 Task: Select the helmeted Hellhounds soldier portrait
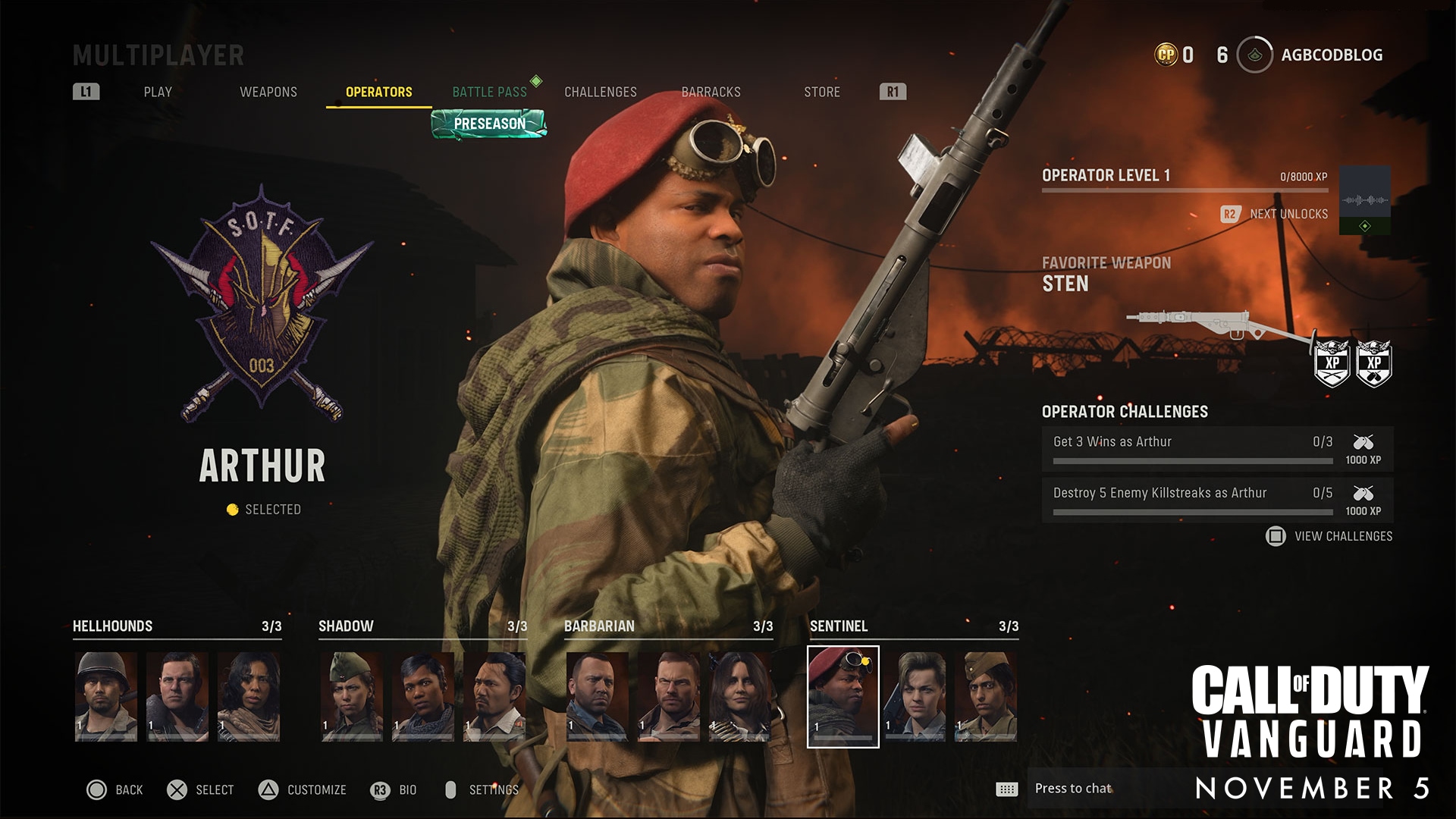pos(106,696)
